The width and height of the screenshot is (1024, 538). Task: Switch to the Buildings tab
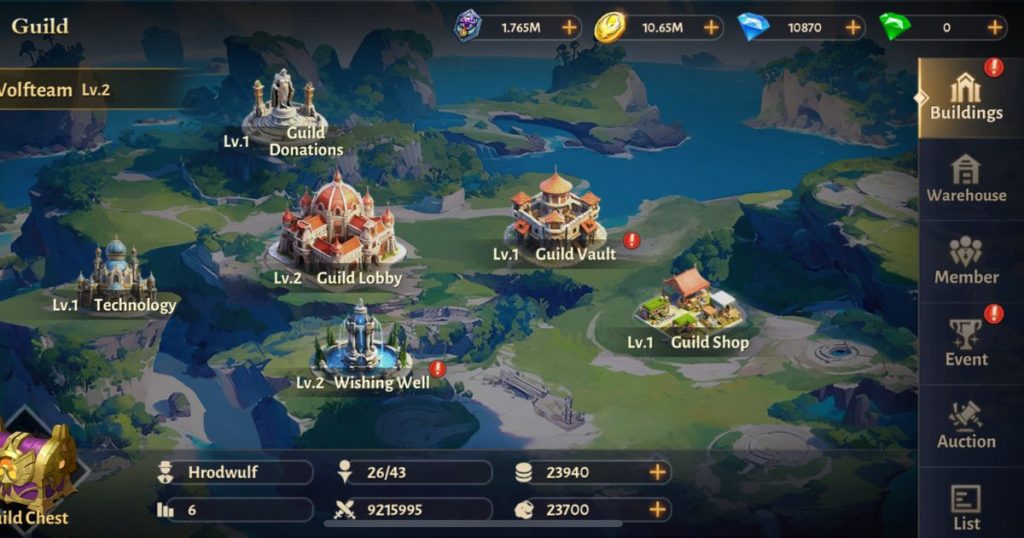tap(966, 97)
